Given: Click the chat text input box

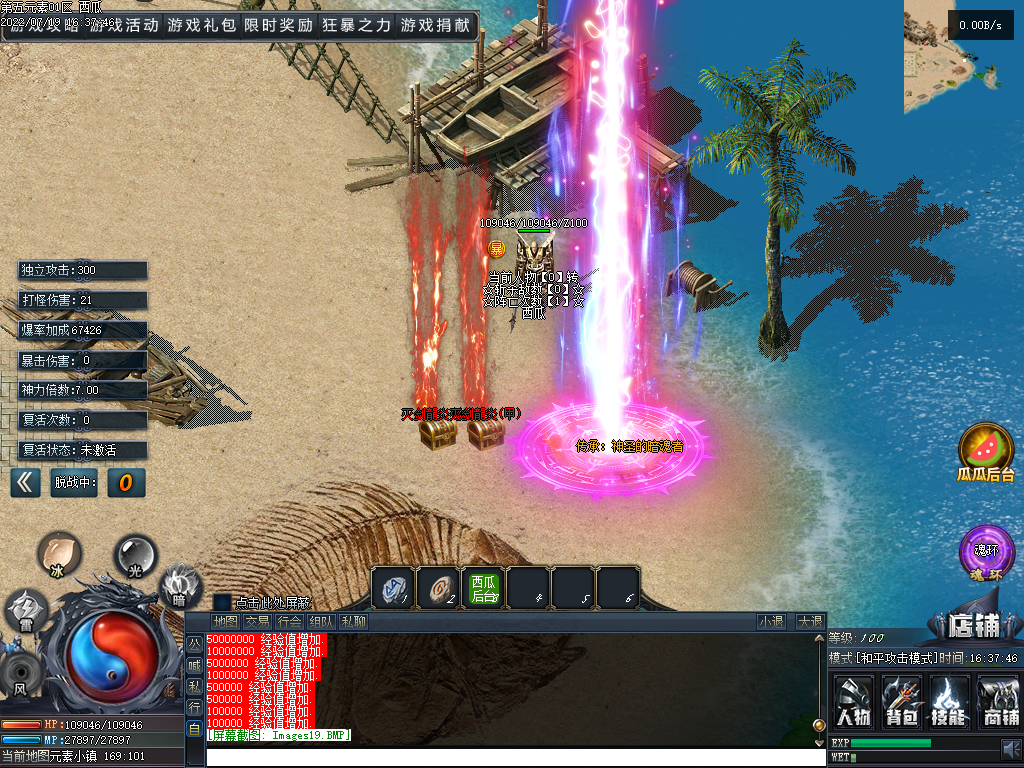Looking at the screenshot, I should (510, 758).
